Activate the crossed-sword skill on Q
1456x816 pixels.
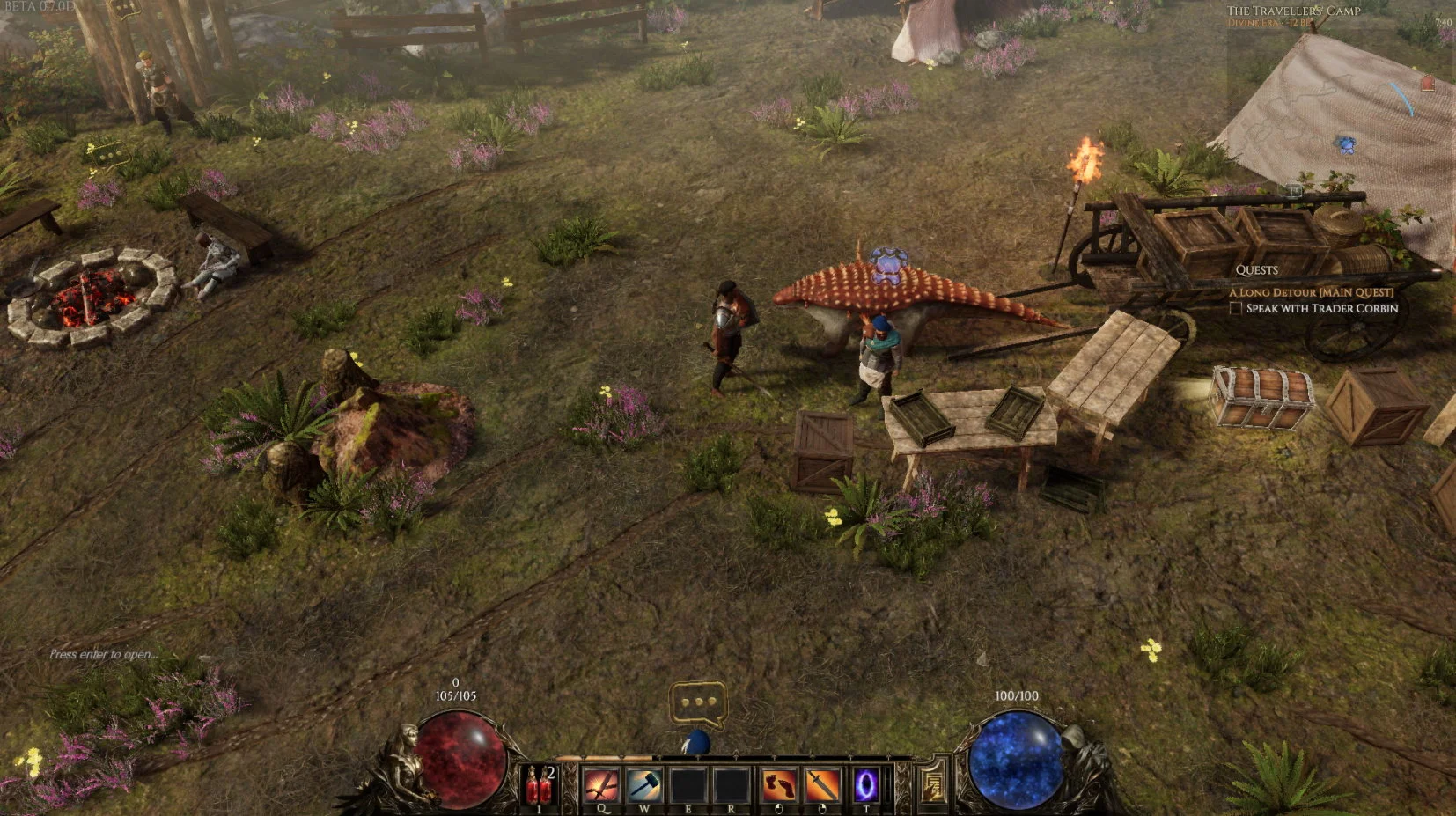coord(602,784)
